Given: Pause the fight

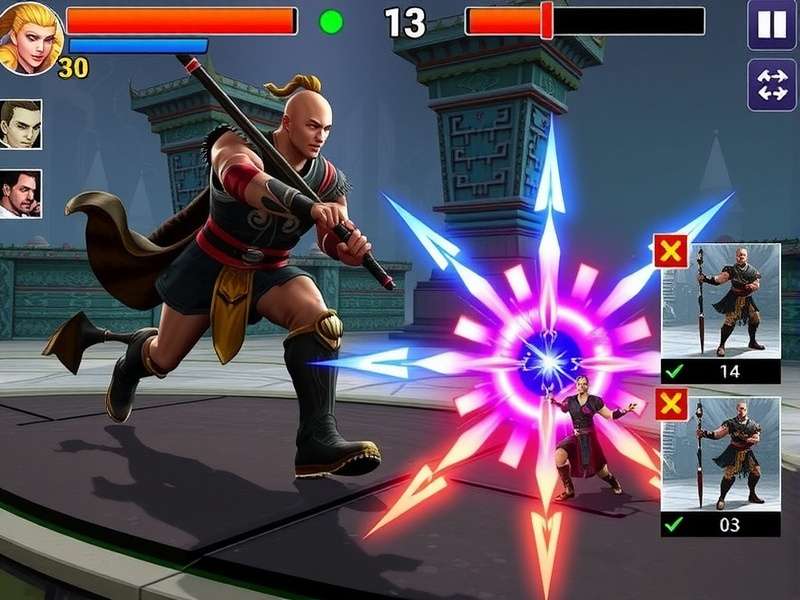Looking at the screenshot, I should (772, 25).
